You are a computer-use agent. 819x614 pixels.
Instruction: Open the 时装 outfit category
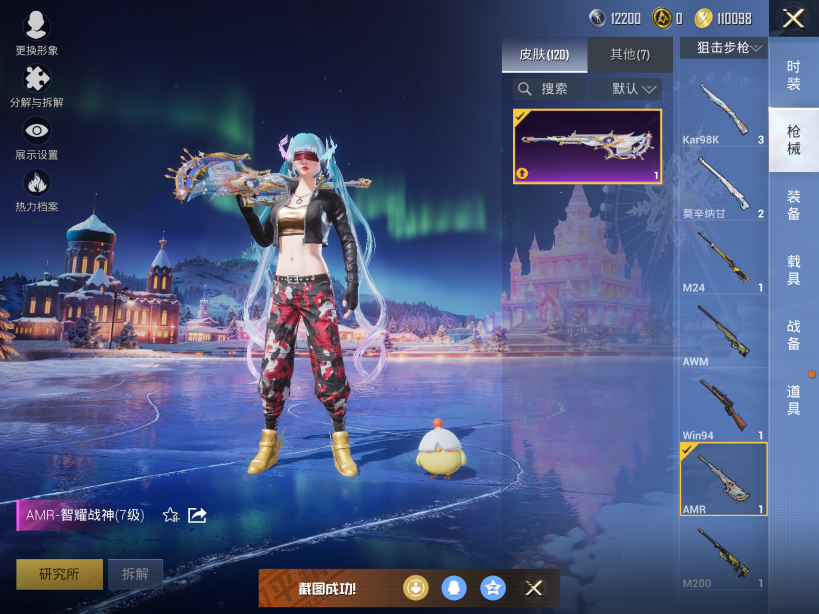(x=793, y=75)
